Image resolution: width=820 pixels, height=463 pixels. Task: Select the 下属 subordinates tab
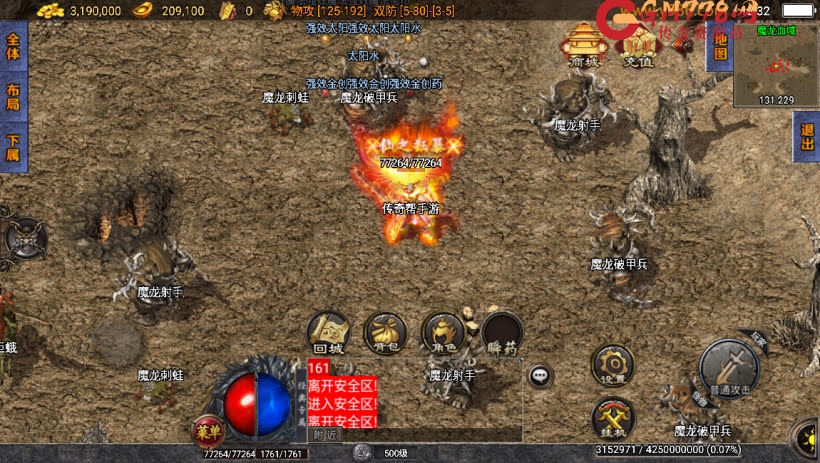(x=12, y=147)
